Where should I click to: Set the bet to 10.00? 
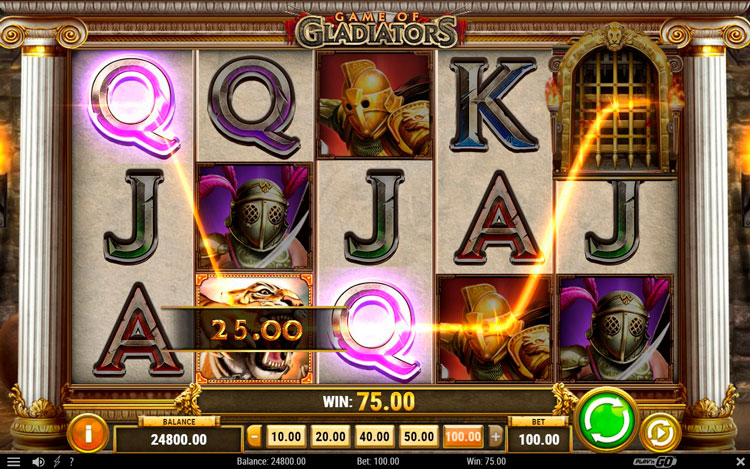(x=287, y=436)
